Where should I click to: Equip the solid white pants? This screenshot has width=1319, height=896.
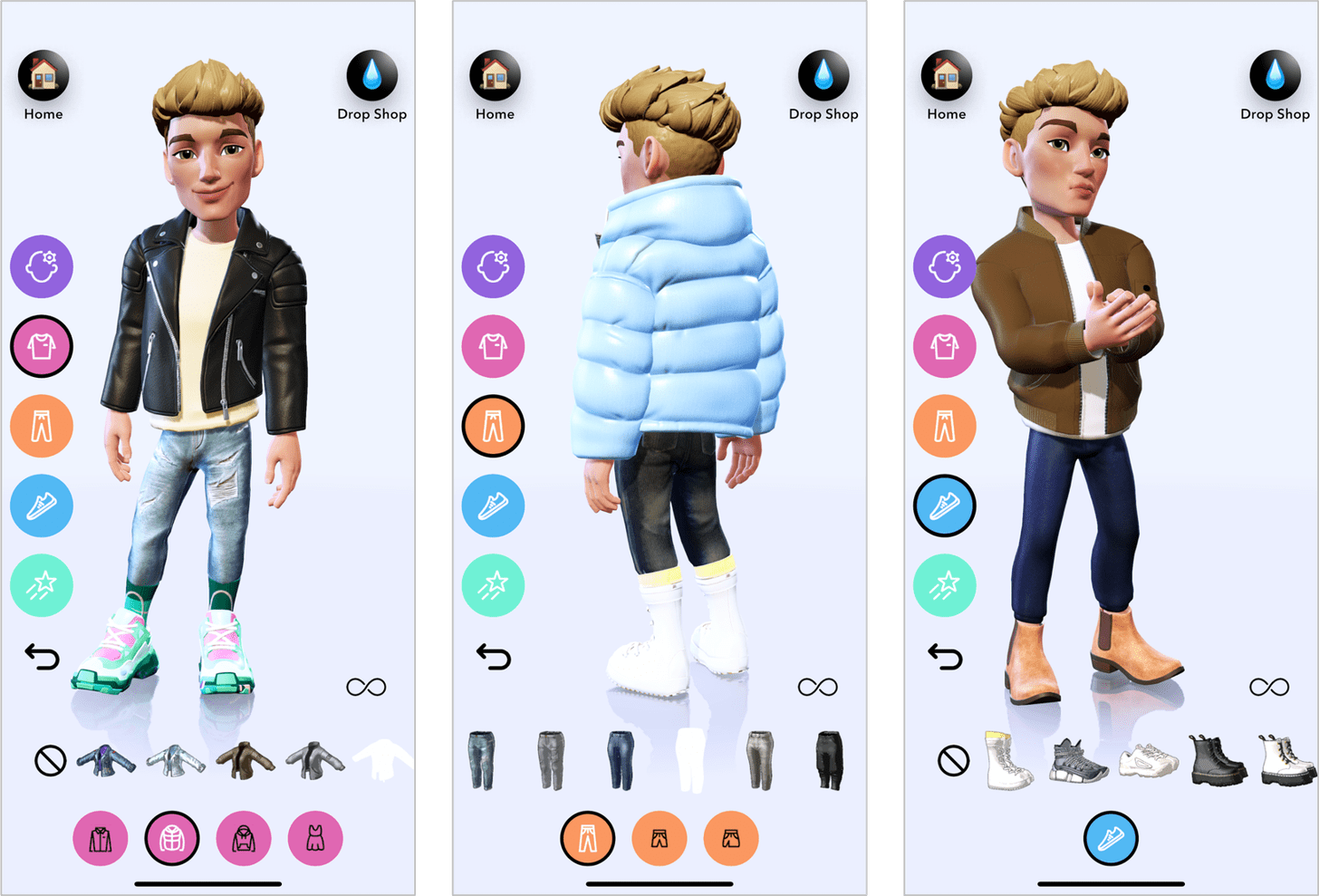[689, 760]
